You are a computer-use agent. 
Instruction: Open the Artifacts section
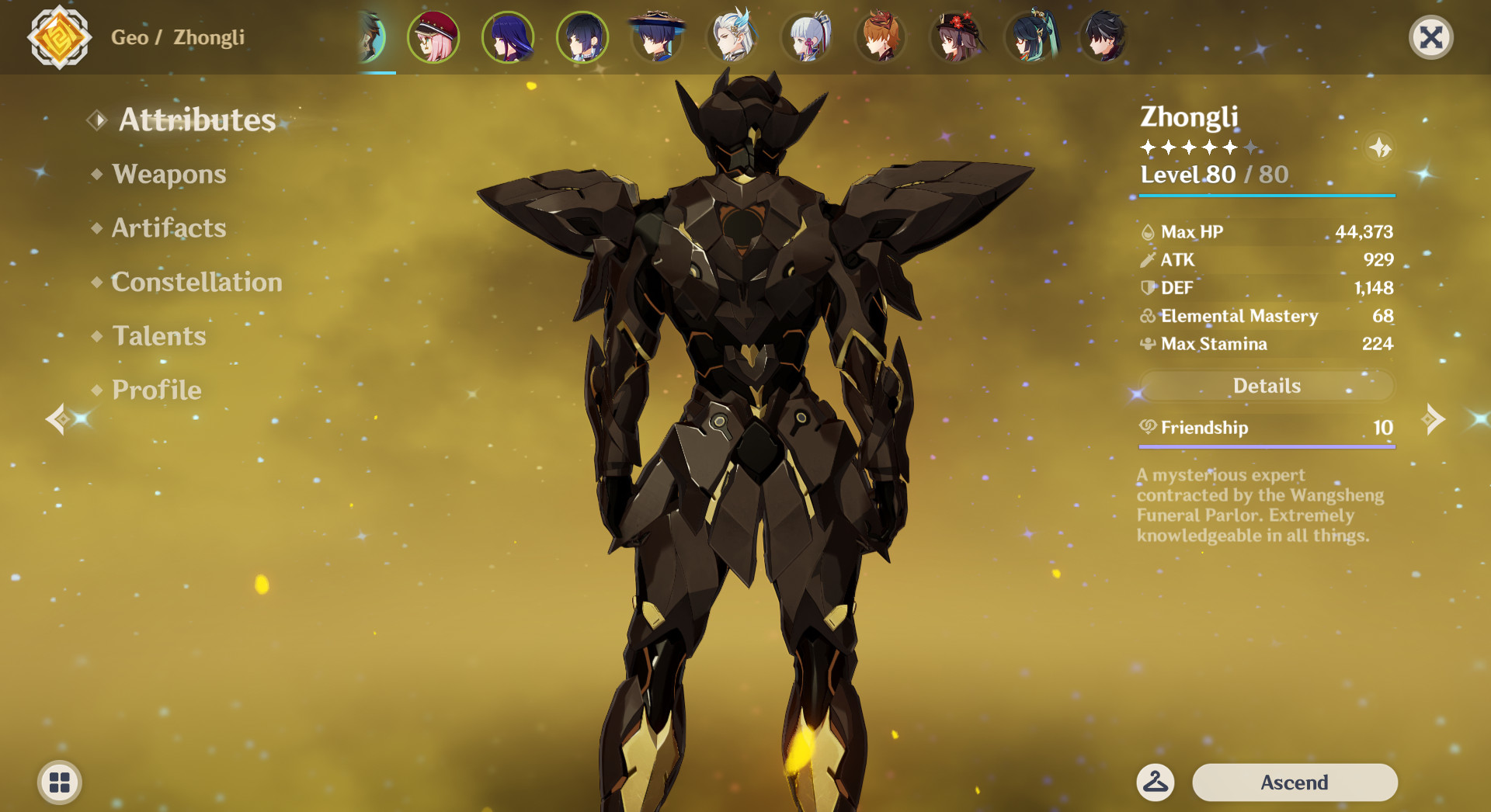169,228
